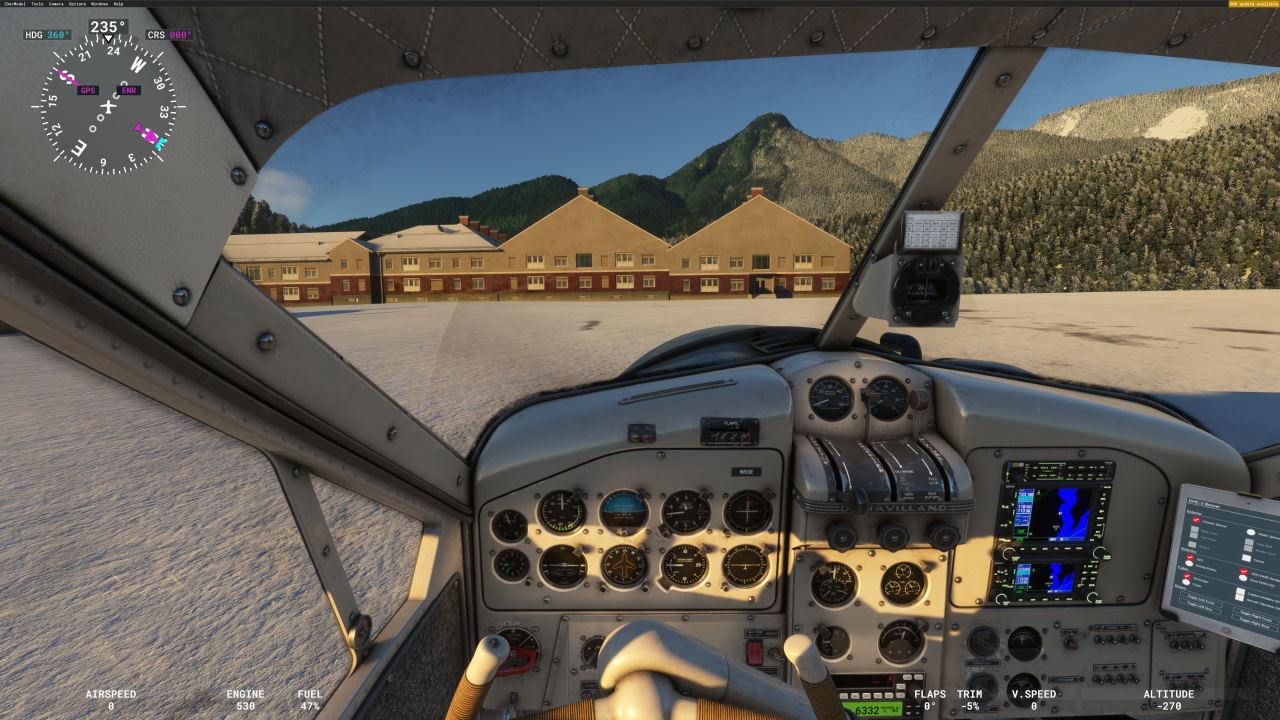The image size is (1280, 720).
Task: Click Toggle Left Front door button
Action: point(1201,601)
